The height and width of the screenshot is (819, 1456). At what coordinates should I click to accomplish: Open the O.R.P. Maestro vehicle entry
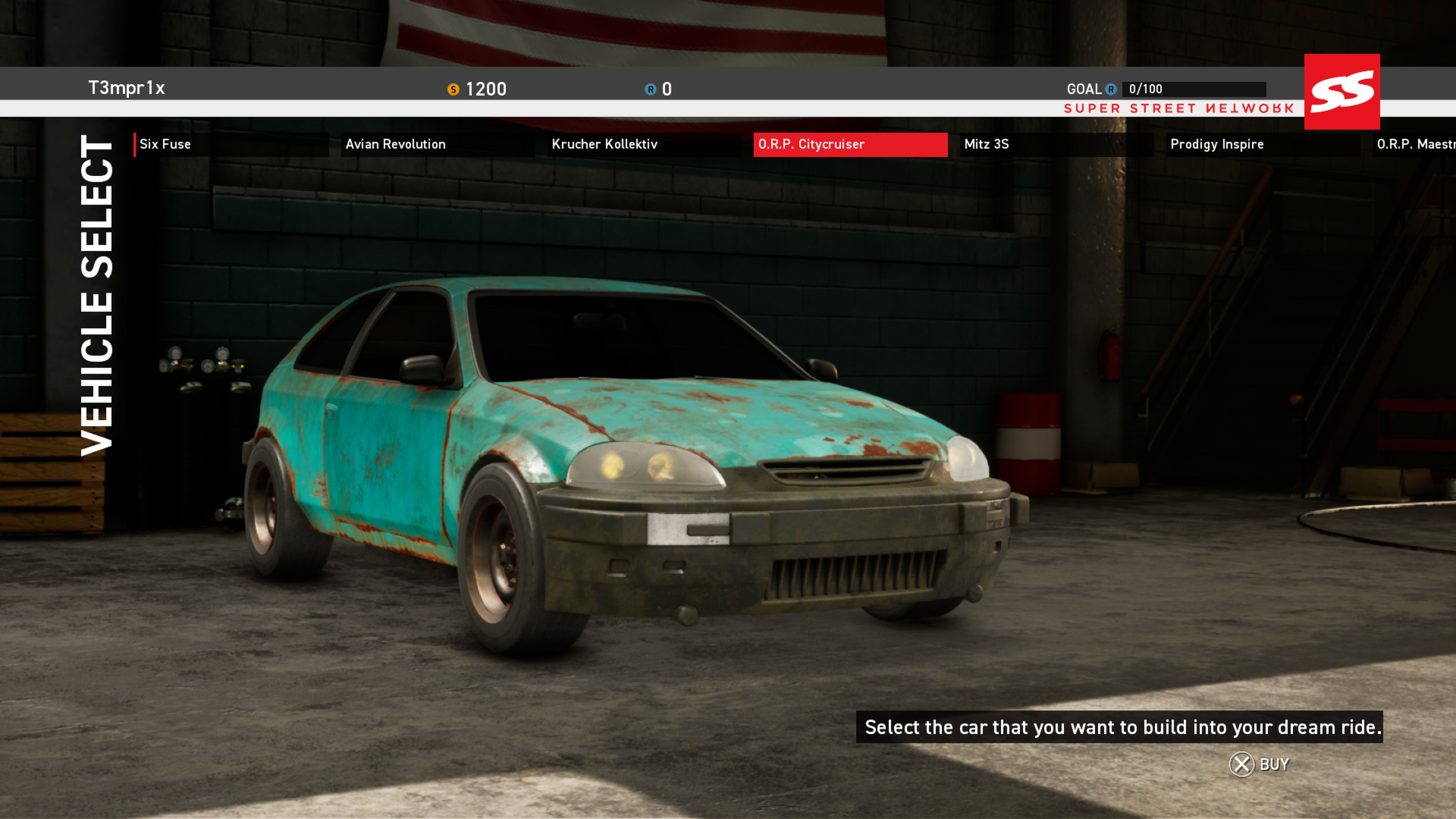[1418, 144]
